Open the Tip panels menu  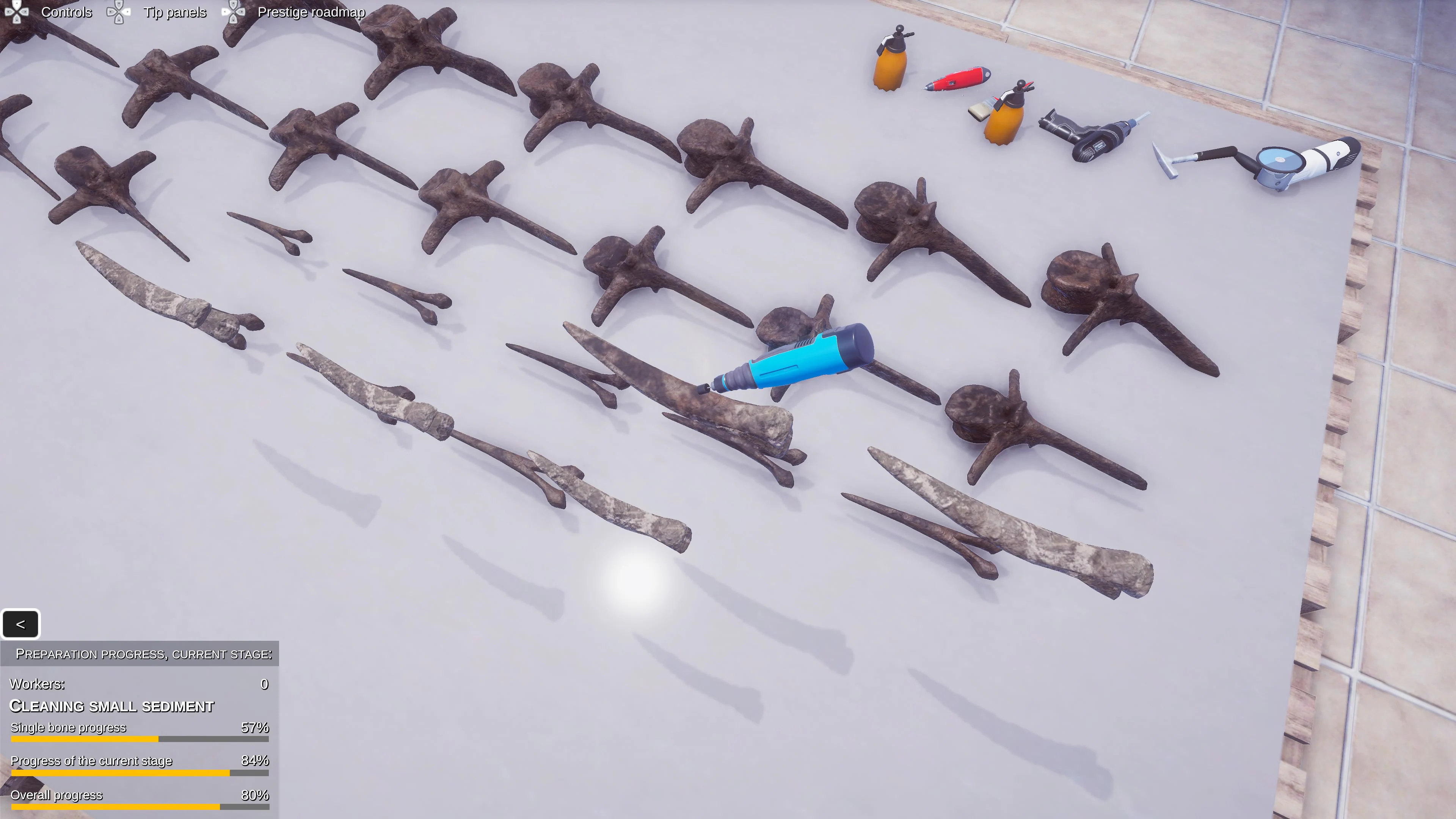[175, 13]
